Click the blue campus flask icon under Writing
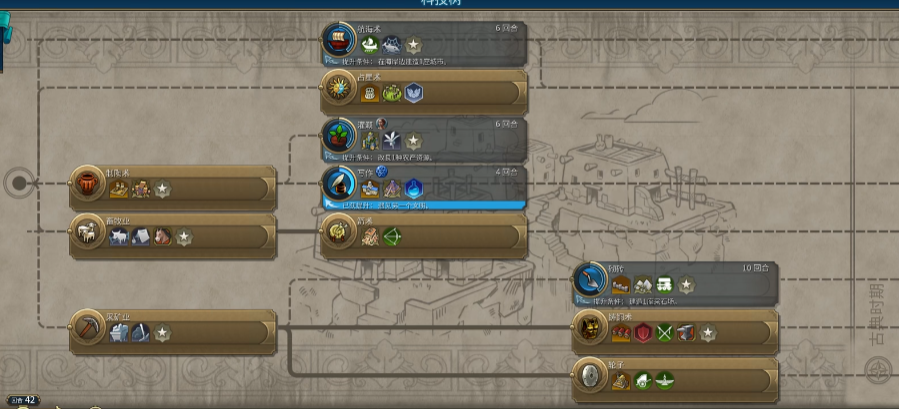The width and height of the screenshot is (899, 409). point(413,189)
